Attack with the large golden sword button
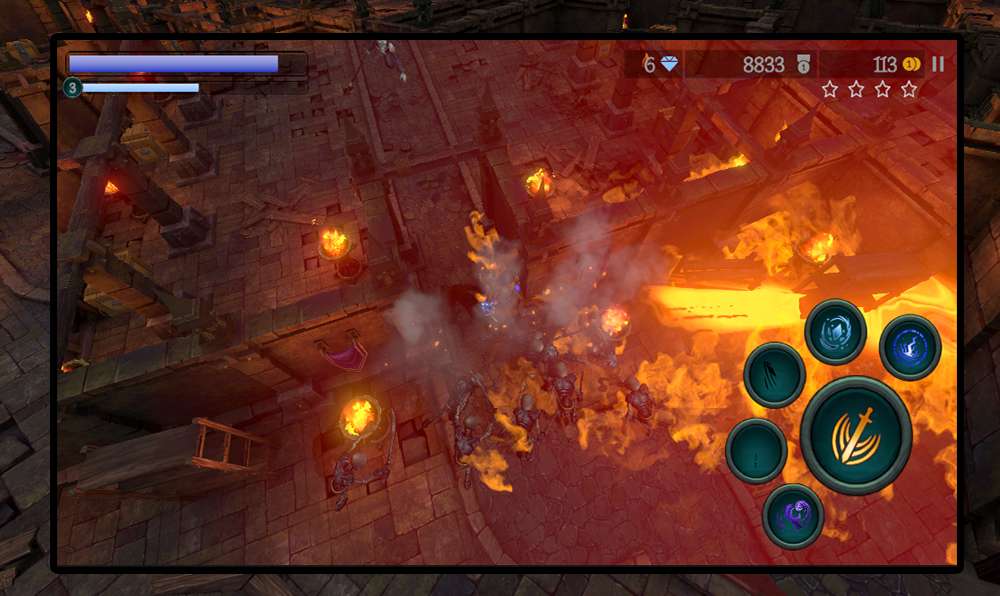 856,435
